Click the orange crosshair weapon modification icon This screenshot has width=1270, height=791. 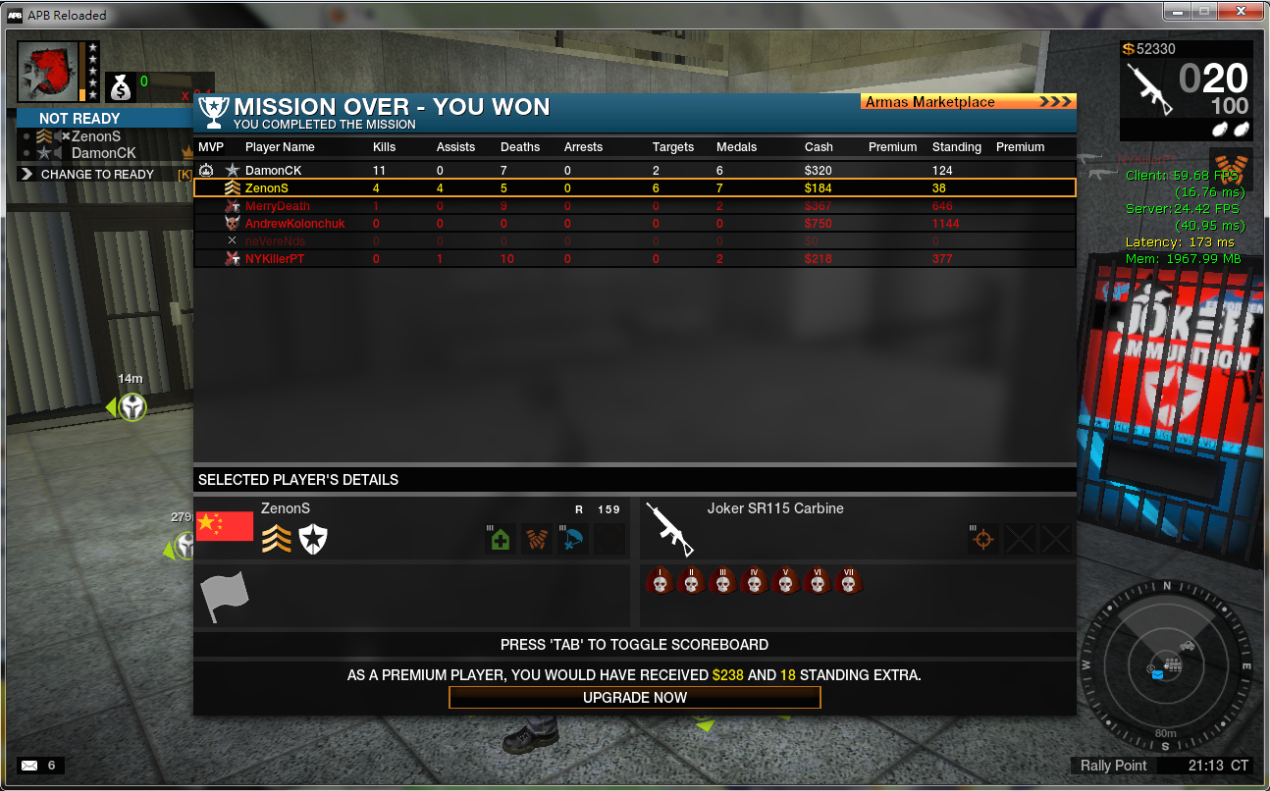point(983,539)
